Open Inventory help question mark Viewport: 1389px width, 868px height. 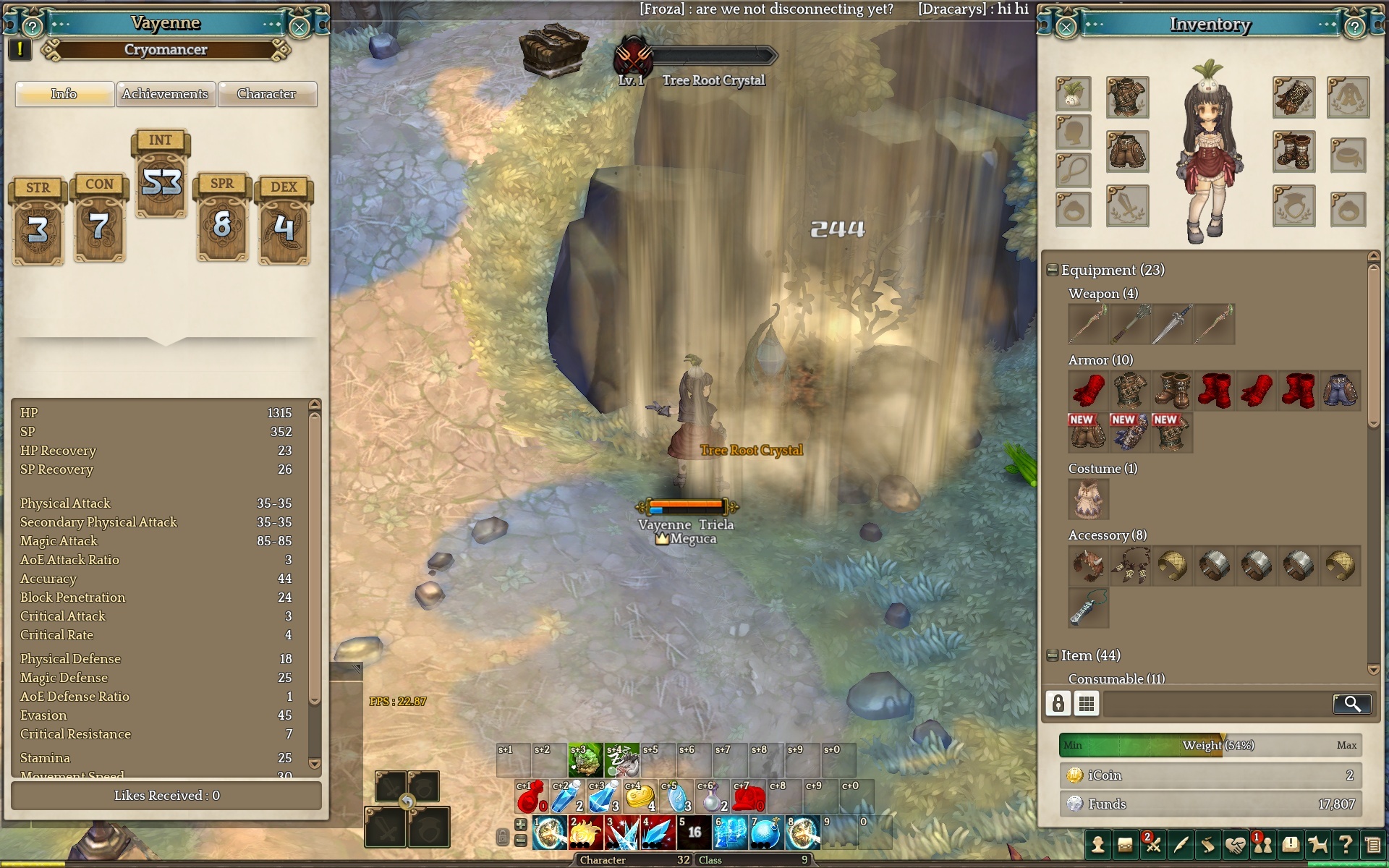(x=1354, y=27)
